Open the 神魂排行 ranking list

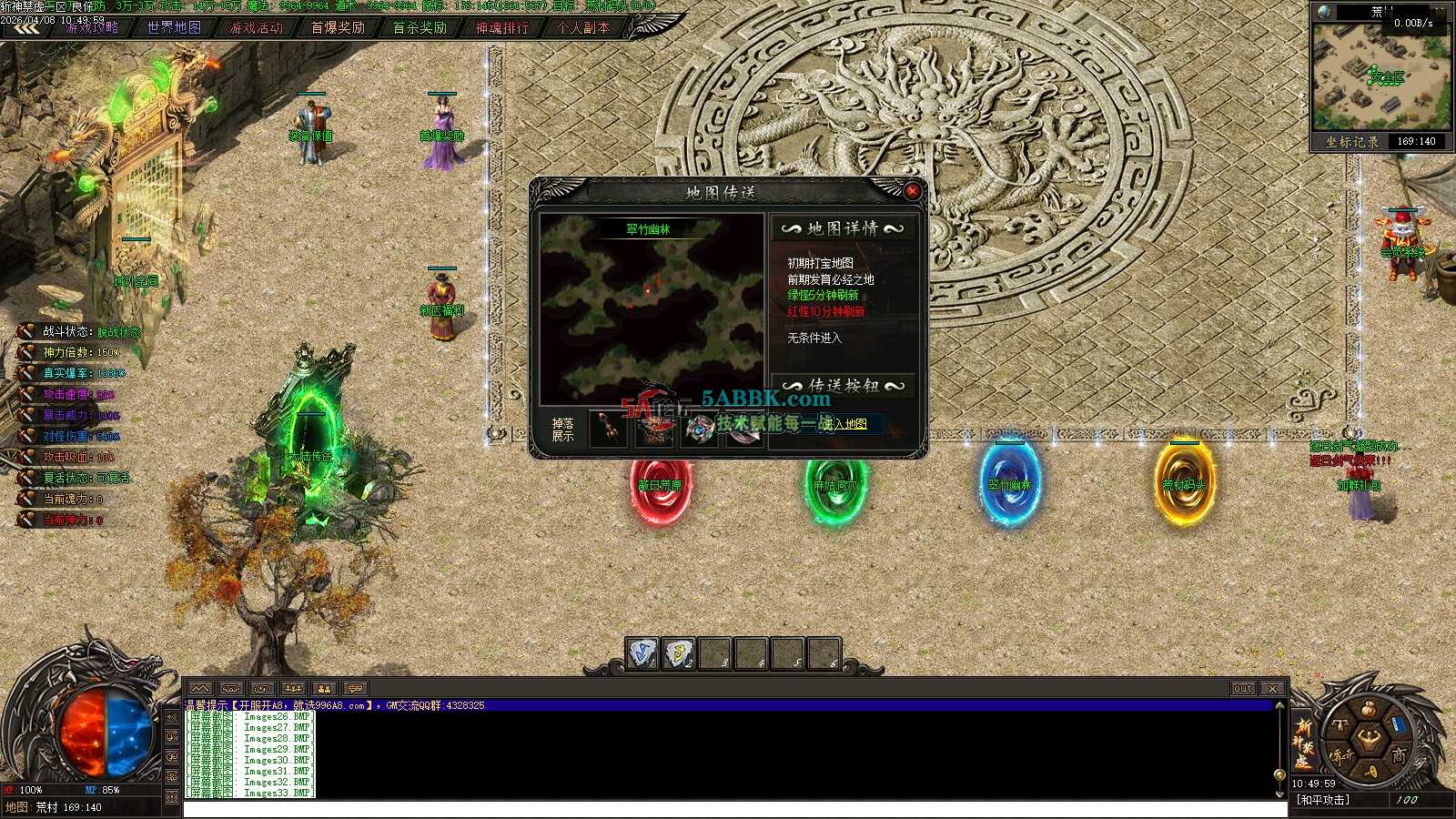point(501,27)
